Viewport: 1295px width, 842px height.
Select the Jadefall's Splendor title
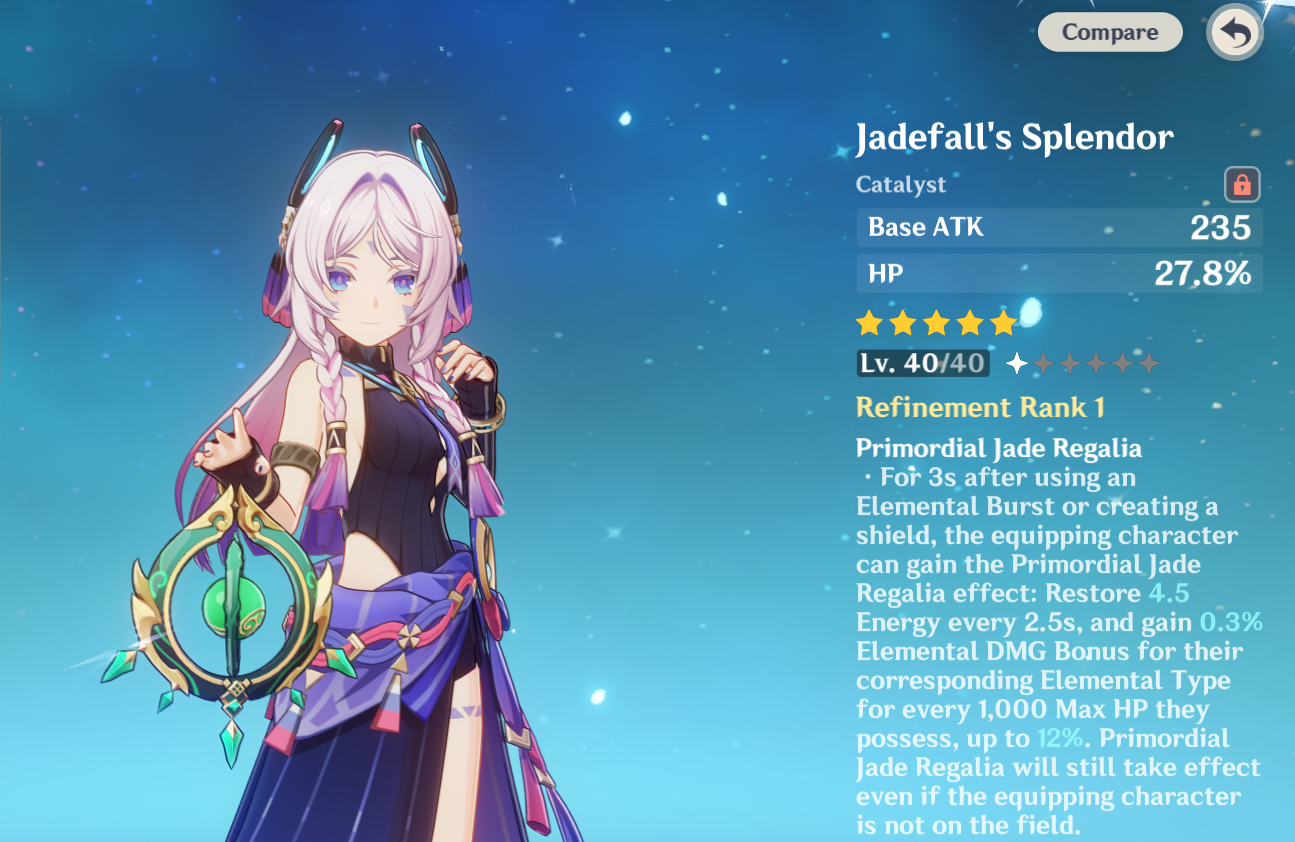point(1014,136)
